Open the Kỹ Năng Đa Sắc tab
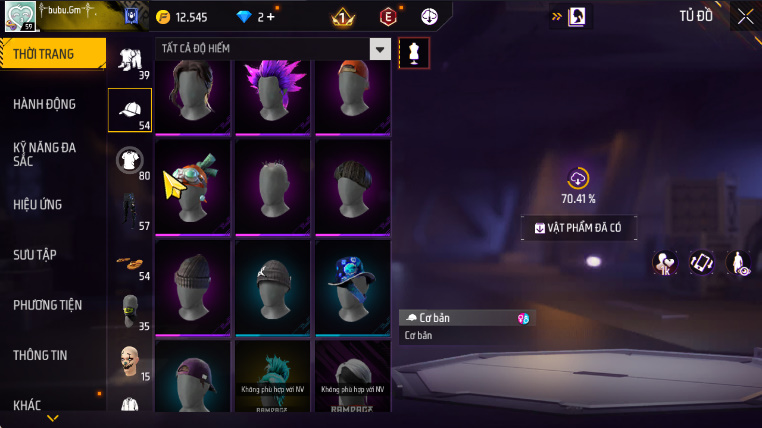This screenshot has width=762, height=428. 45,154
